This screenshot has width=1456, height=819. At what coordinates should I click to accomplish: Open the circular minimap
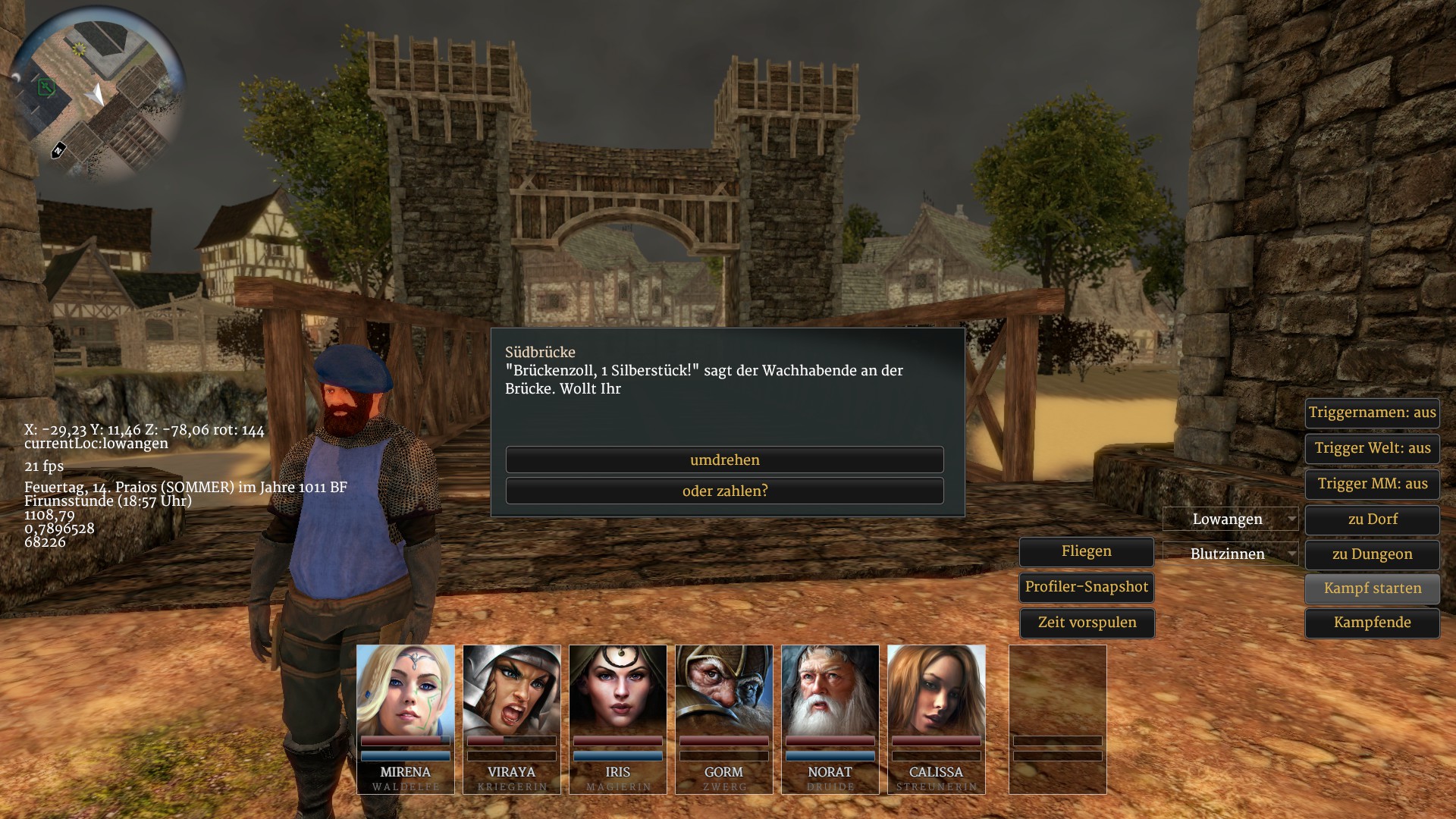pyautogui.click(x=97, y=94)
